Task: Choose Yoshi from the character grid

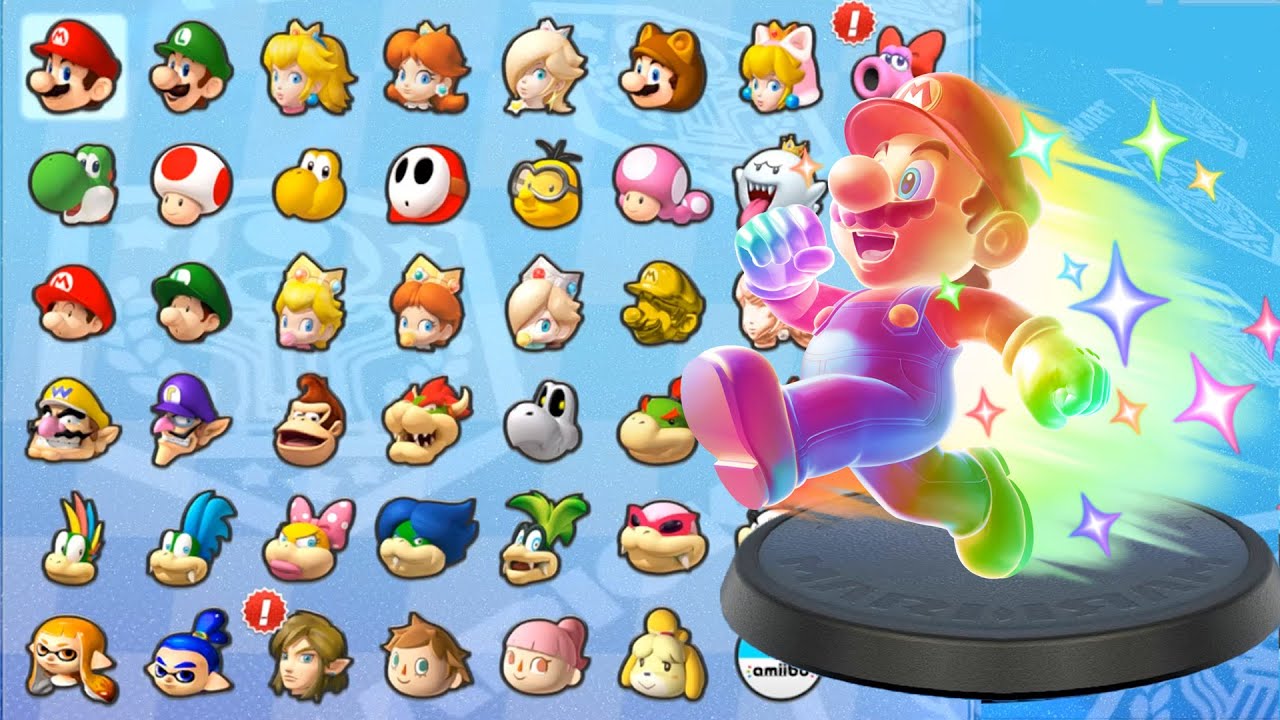Action: click(x=72, y=186)
